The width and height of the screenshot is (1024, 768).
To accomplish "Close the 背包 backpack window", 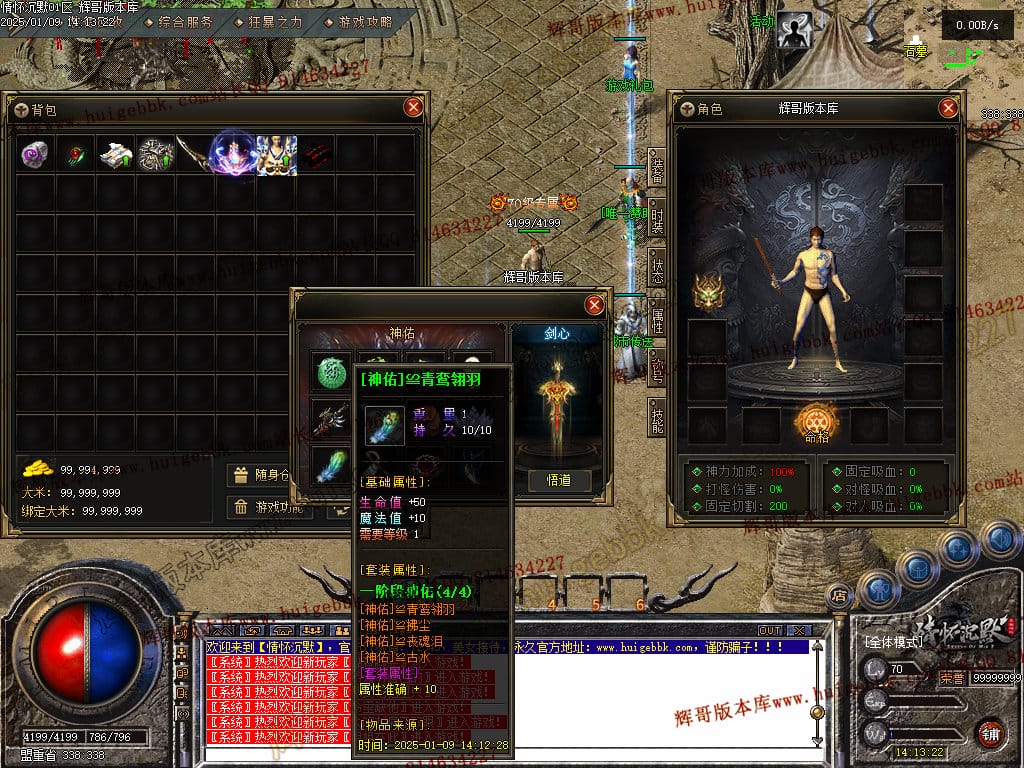I will 413,108.
